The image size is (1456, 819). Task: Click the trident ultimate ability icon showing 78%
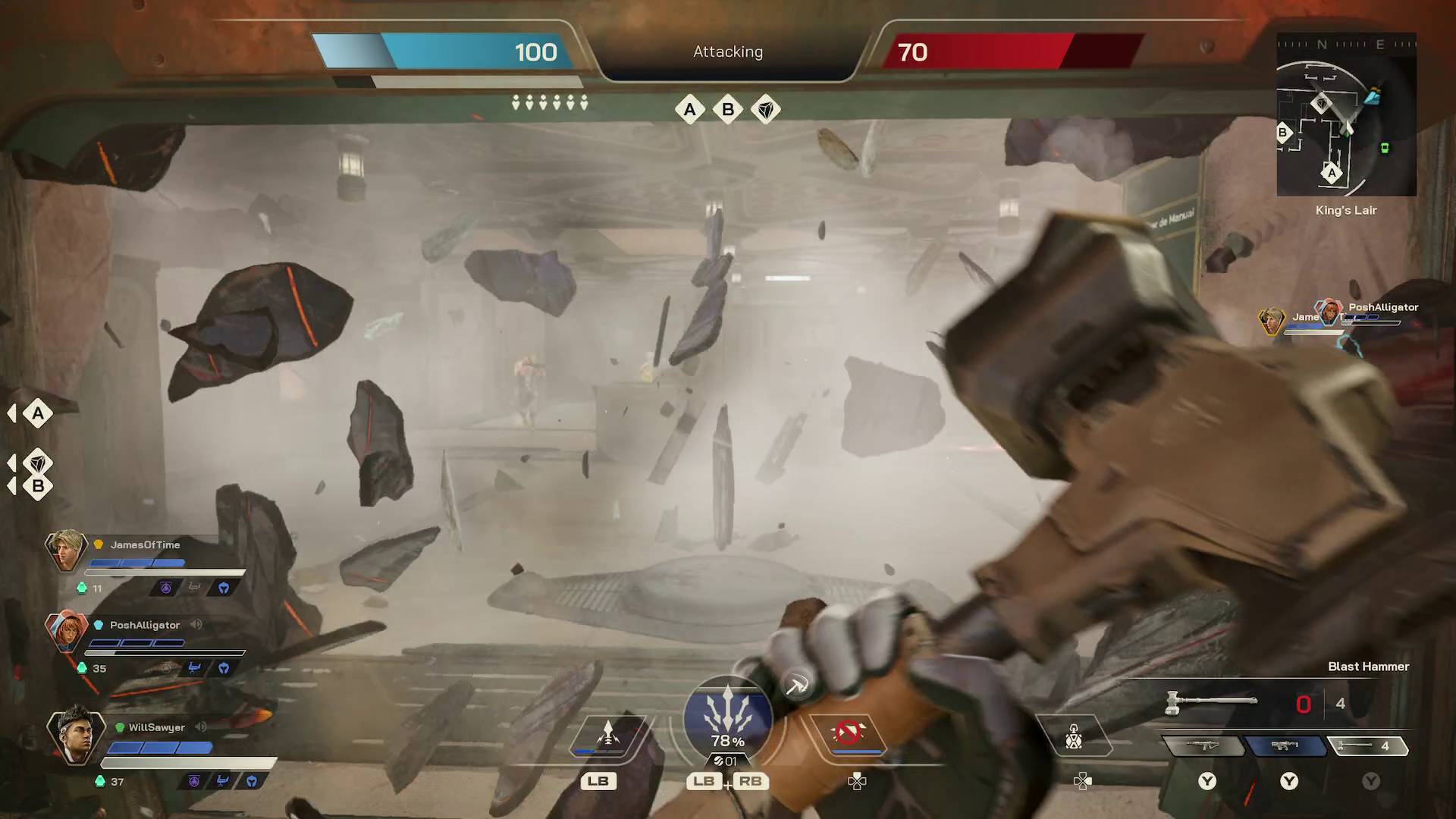click(726, 719)
